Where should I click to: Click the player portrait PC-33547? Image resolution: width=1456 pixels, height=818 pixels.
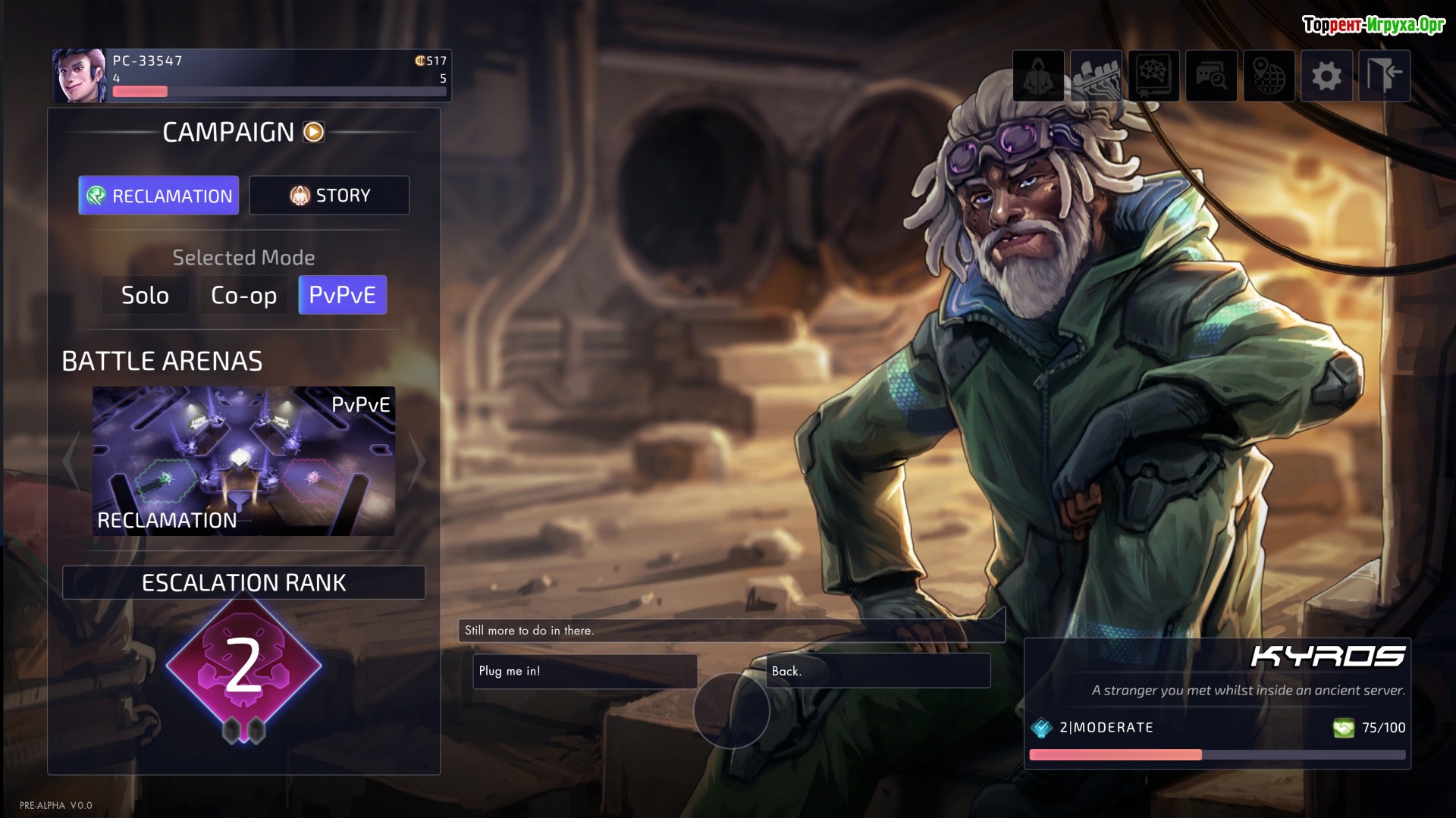(x=80, y=76)
